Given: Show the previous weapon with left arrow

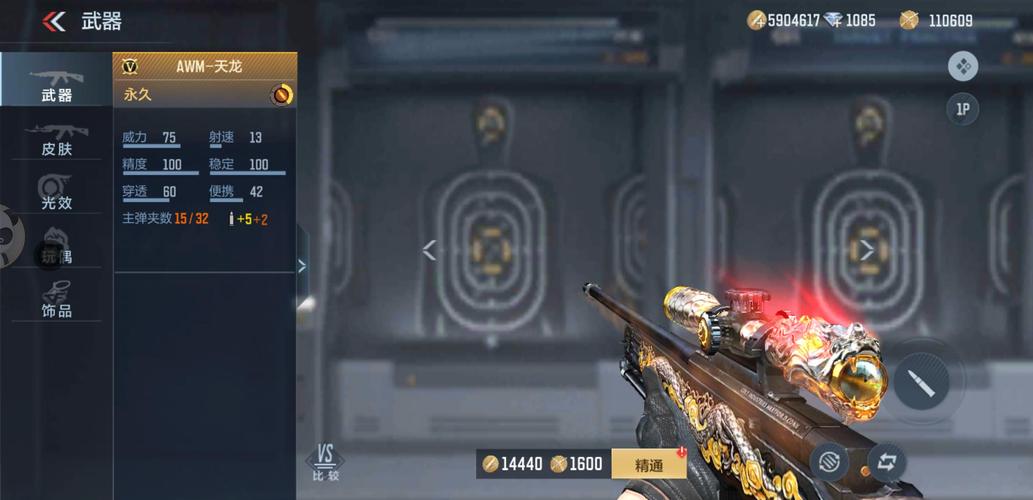Looking at the screenshot, I should pyautogui.click(x=429, y=250).
